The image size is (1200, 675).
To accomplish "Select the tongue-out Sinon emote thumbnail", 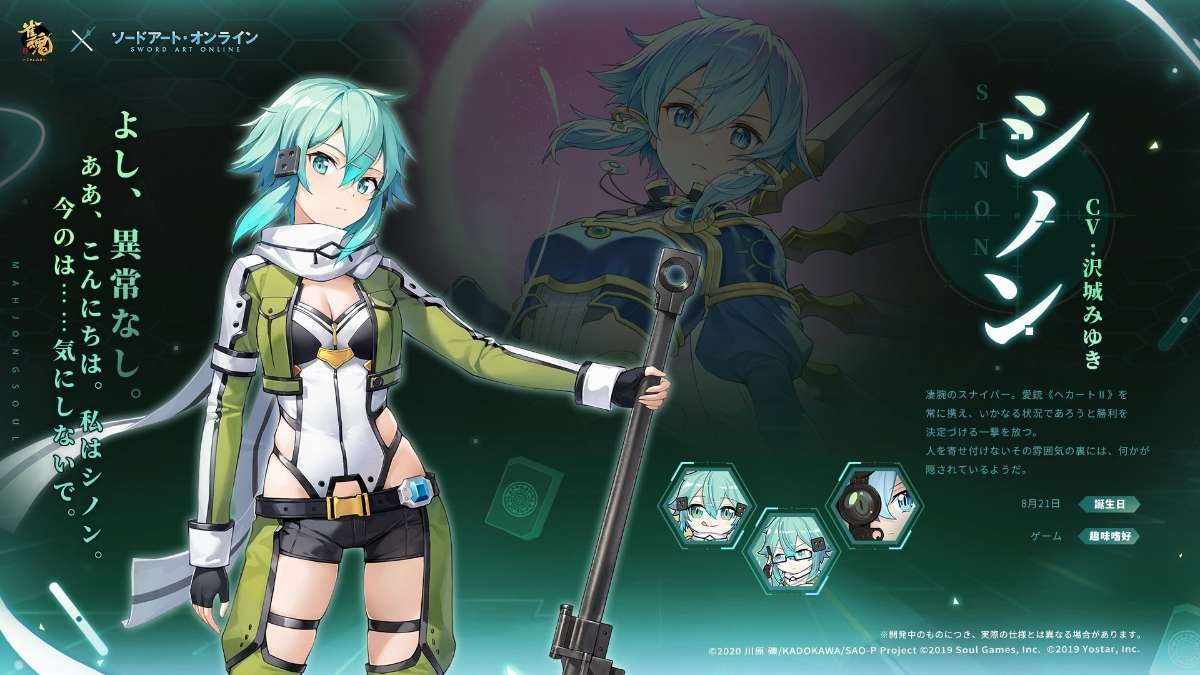I will coord(702,506).
